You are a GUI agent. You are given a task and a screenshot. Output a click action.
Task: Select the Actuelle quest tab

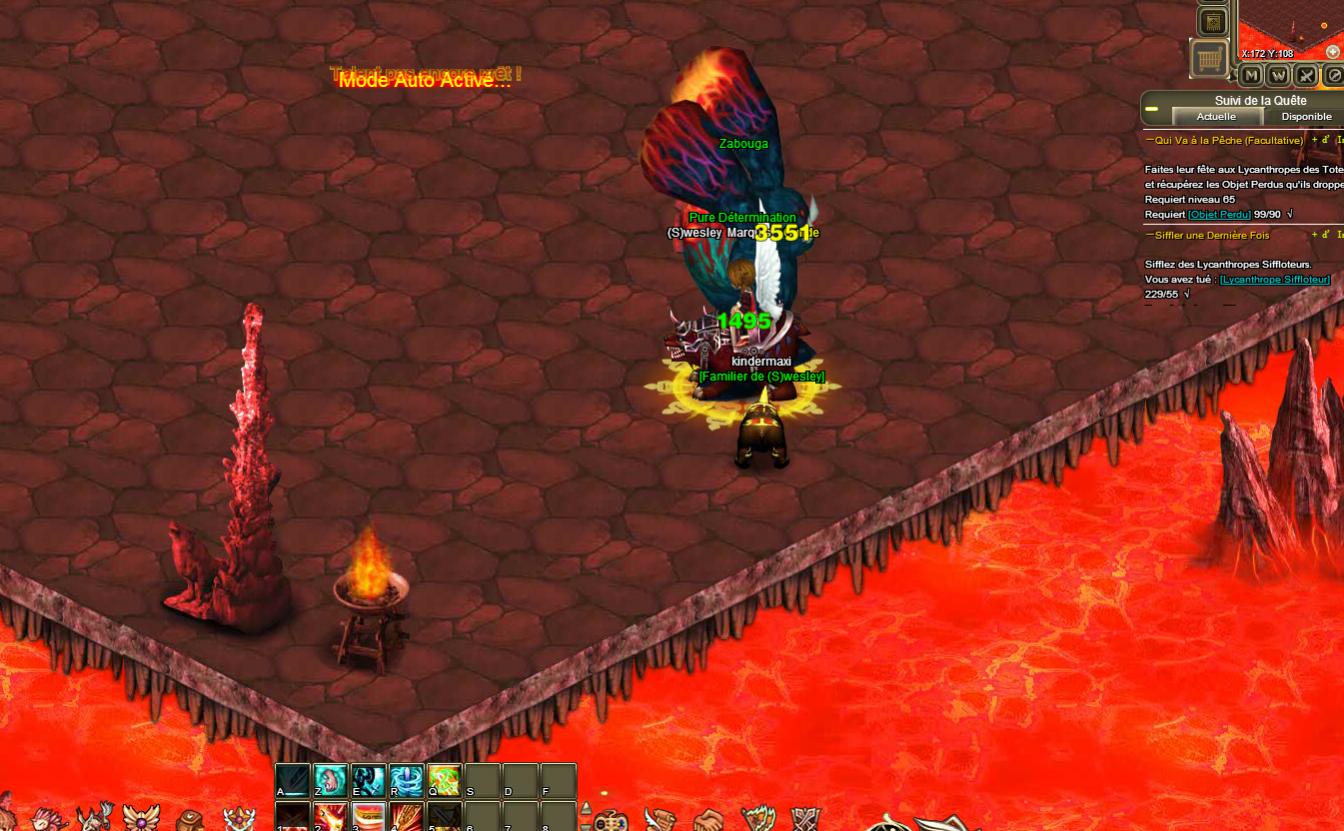(x=1216, y=116)
